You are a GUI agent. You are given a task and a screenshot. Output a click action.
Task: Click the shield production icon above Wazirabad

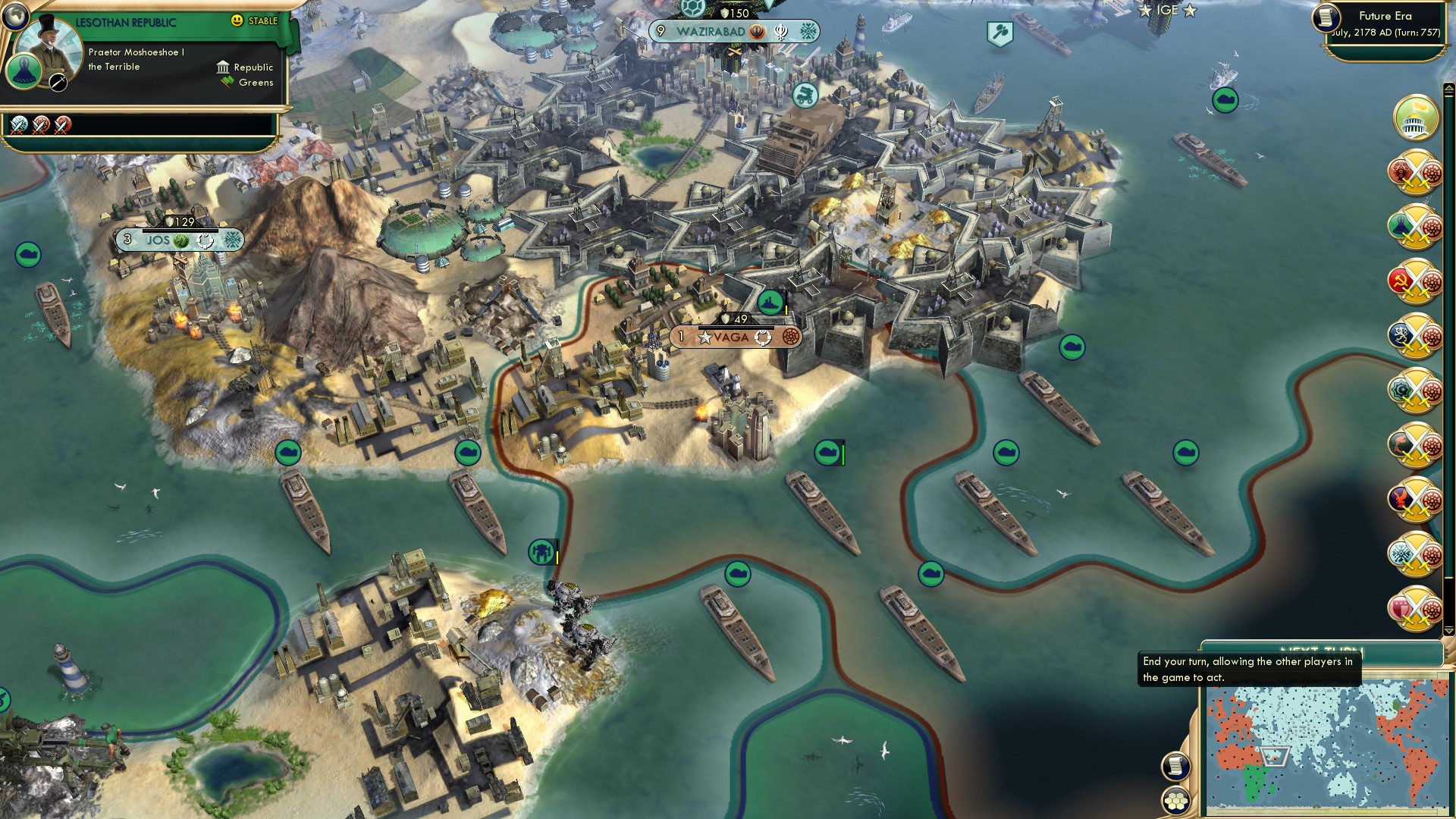tap(725, 12)
